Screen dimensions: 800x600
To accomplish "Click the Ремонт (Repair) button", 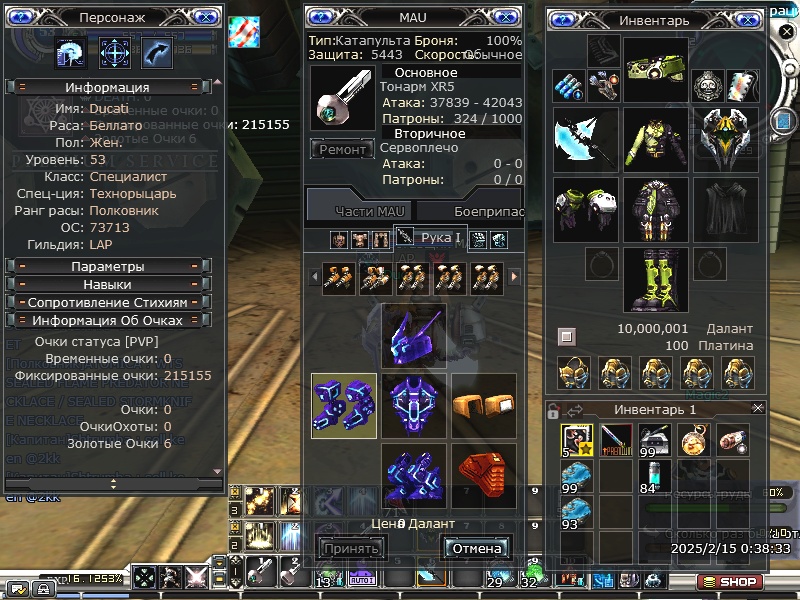I will point(345,150).
